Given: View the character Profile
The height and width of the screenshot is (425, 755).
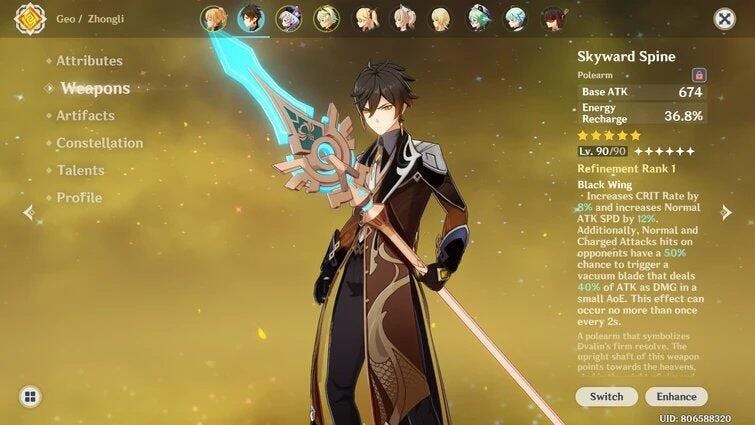Looking at the screenshot, I should (x=79, y=198).
